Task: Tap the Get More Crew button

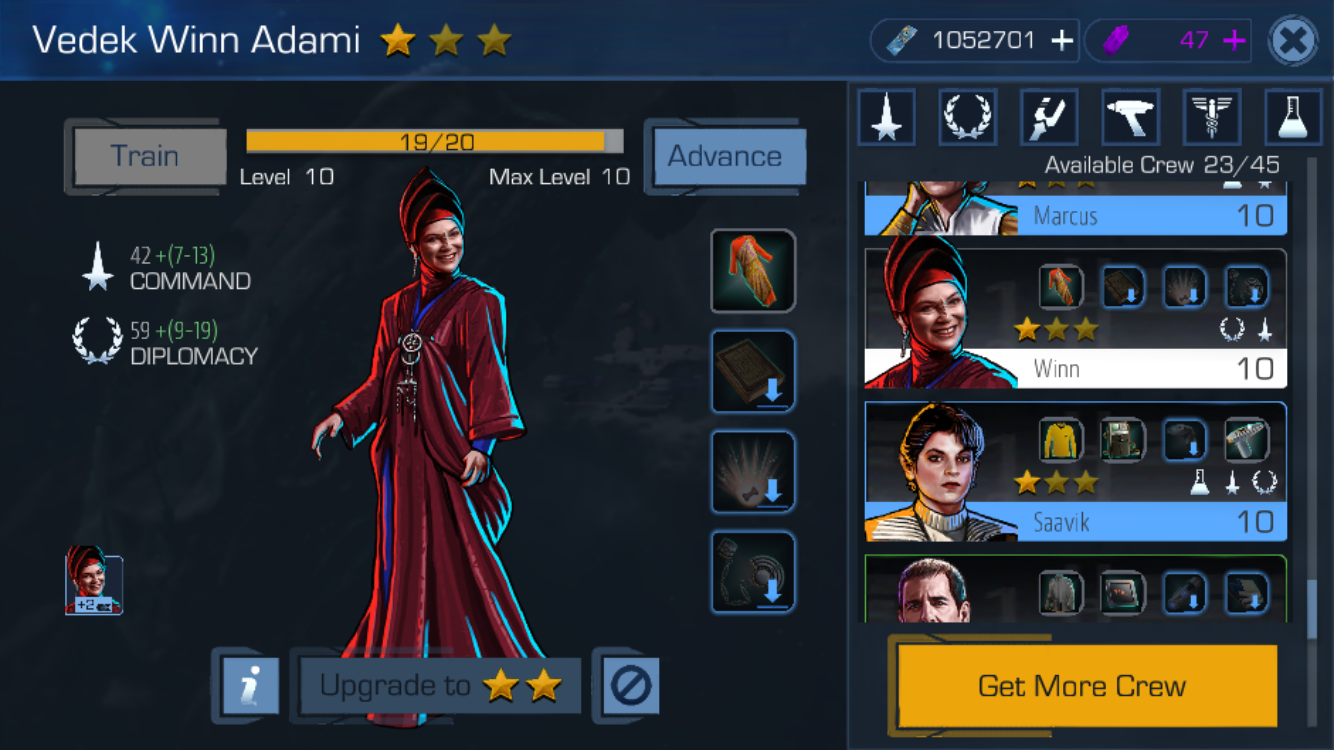Action: tap(1082, 686)
